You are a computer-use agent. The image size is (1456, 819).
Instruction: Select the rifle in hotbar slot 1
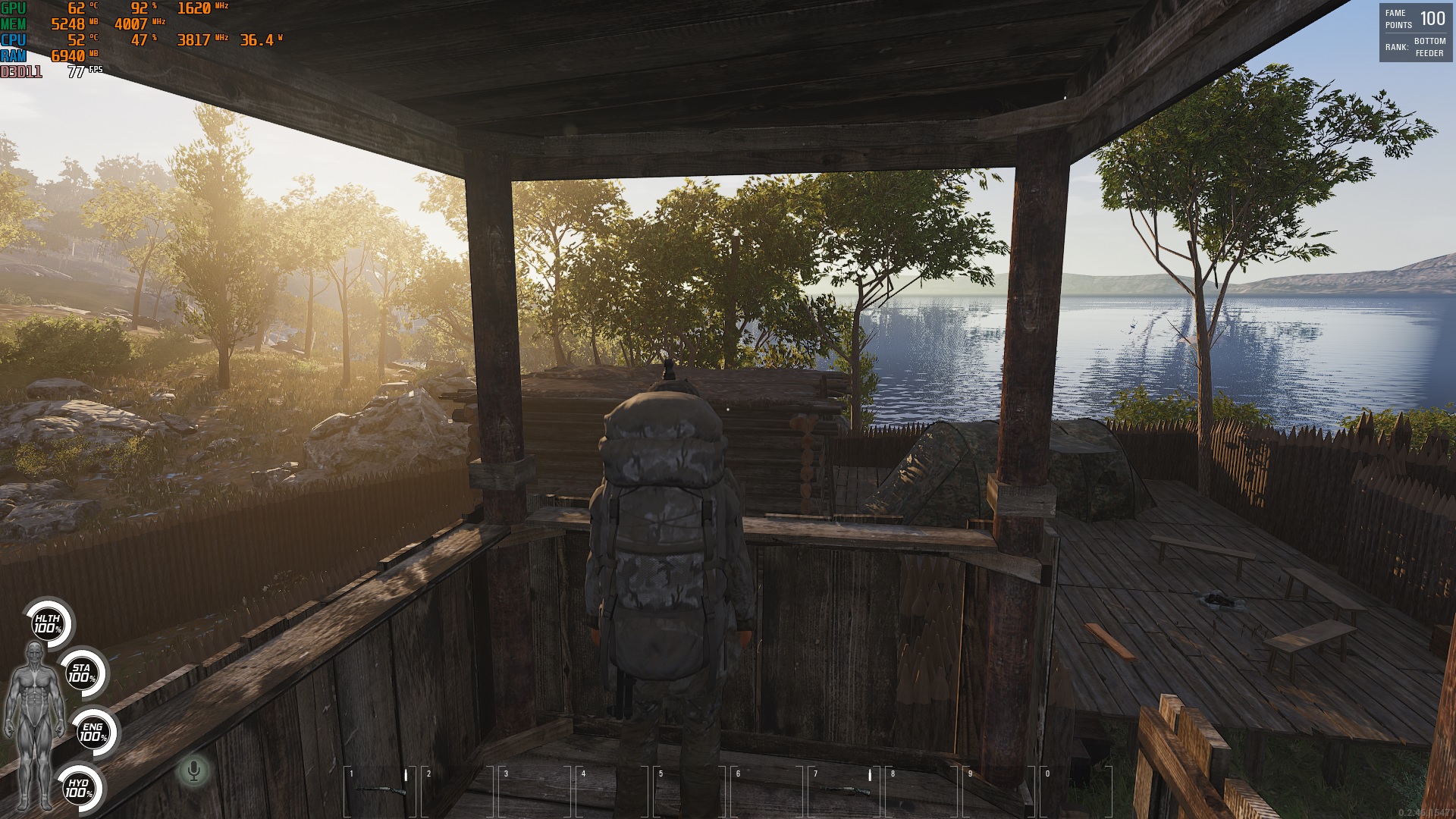point(379,790)
